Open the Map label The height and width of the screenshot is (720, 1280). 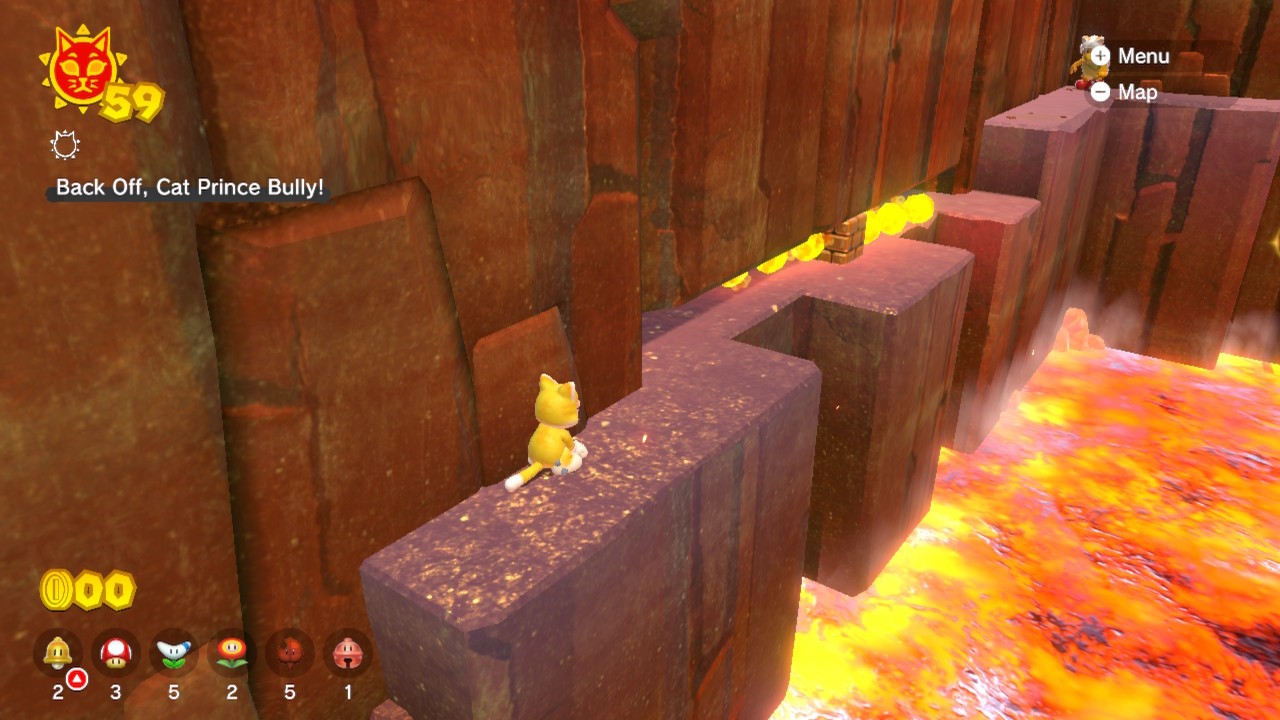1137,92
